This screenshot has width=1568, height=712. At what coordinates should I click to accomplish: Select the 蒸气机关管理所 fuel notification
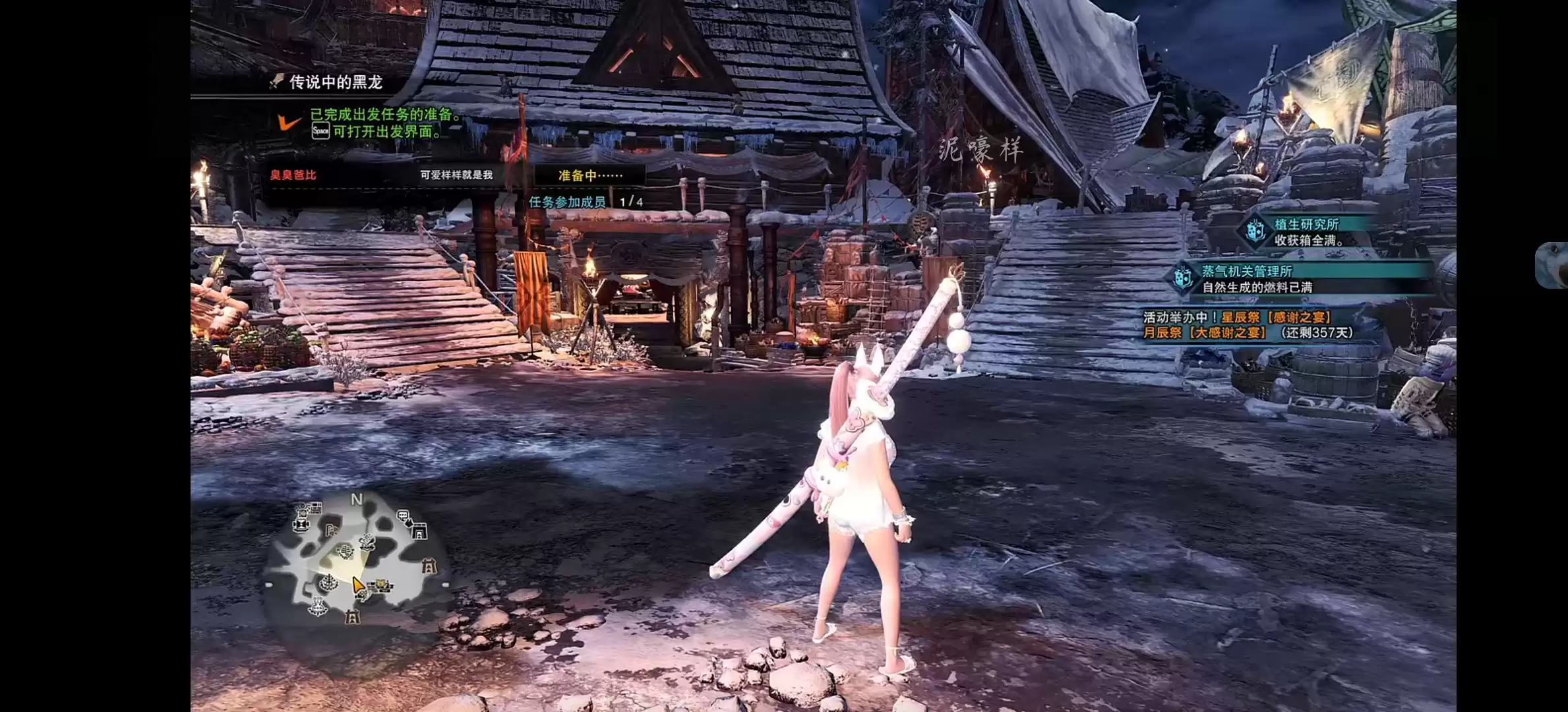pos(1255,279)
